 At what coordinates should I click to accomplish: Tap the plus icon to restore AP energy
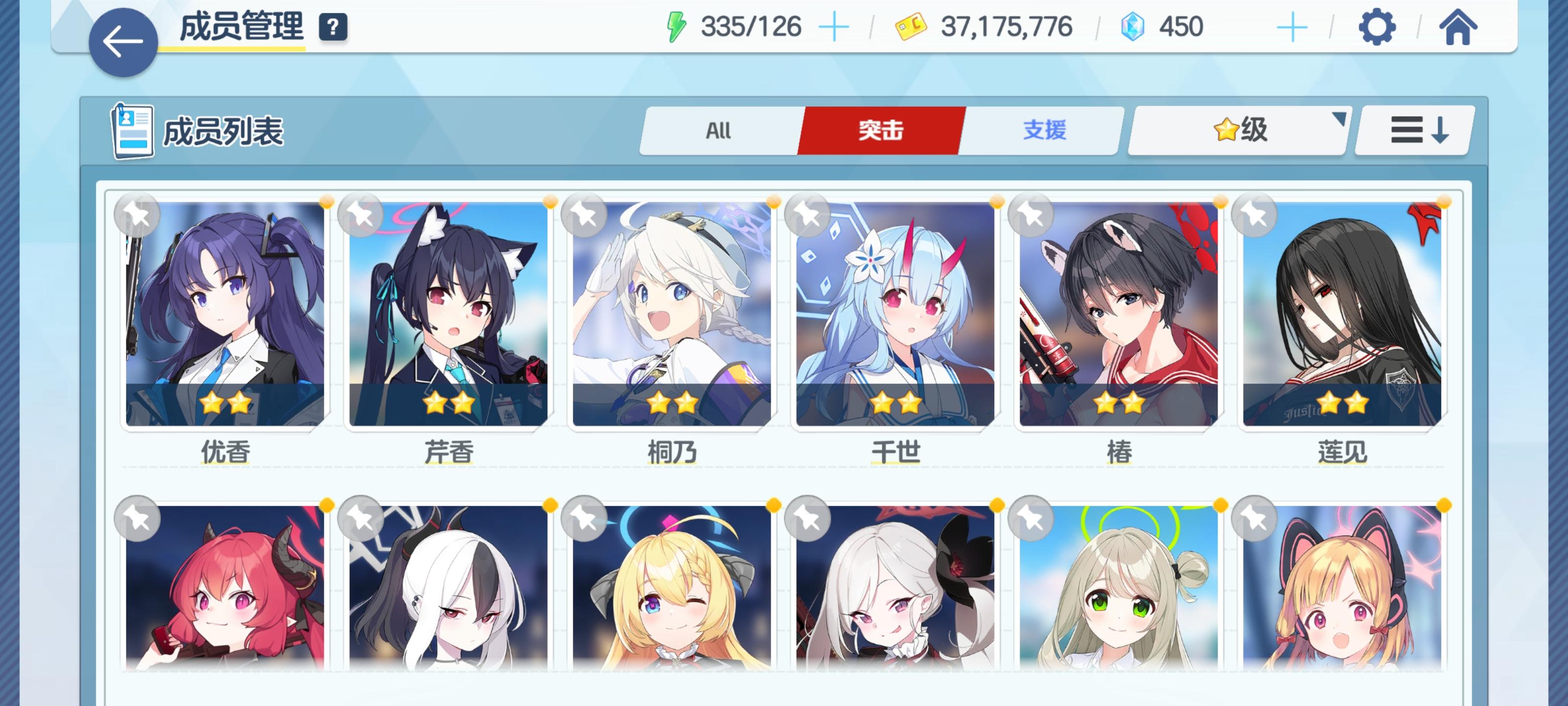click(x=834, y=26)
